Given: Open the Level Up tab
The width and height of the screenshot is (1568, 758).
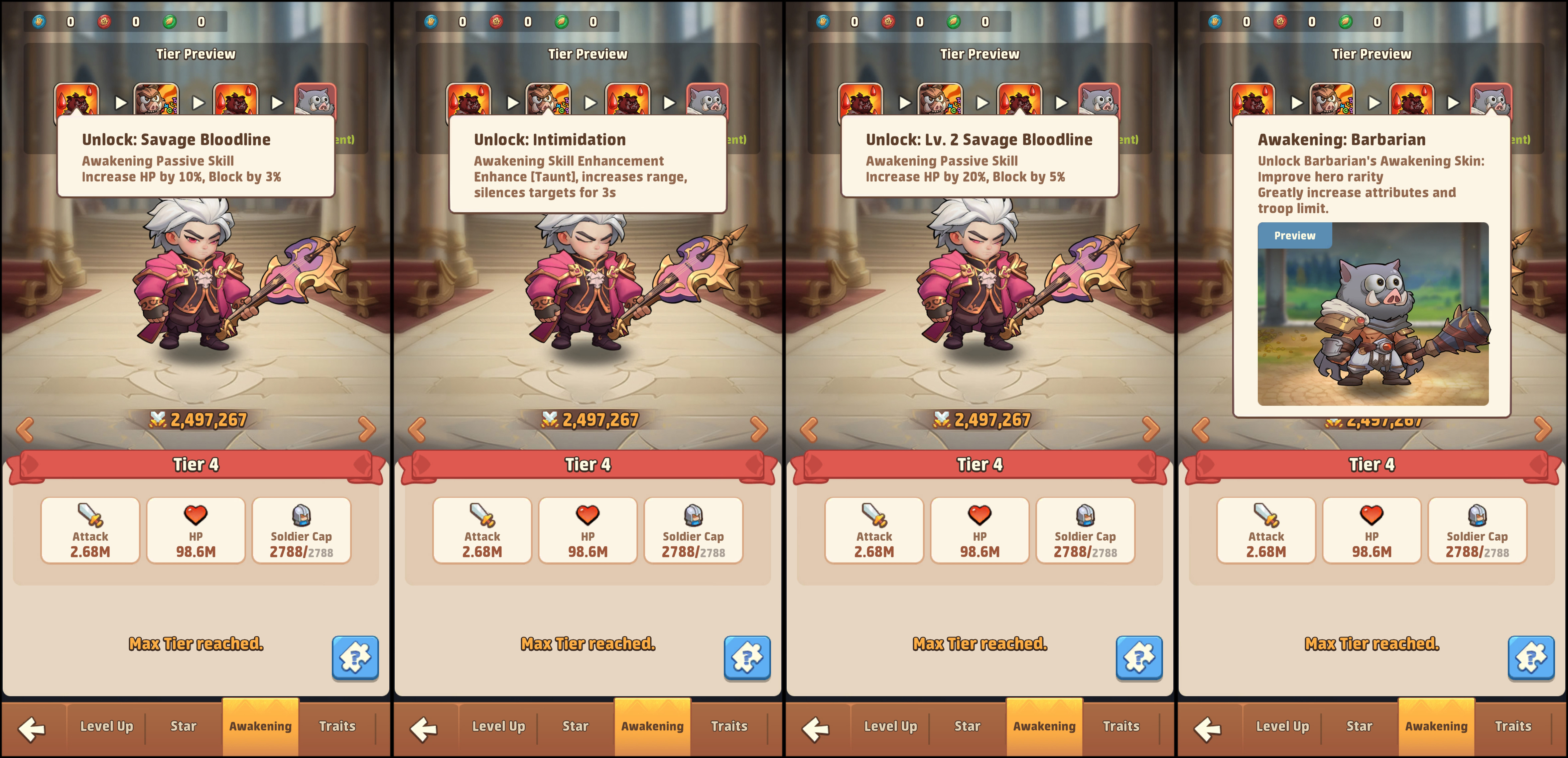Looking at the screenshot, I should (x=106, y=726).
